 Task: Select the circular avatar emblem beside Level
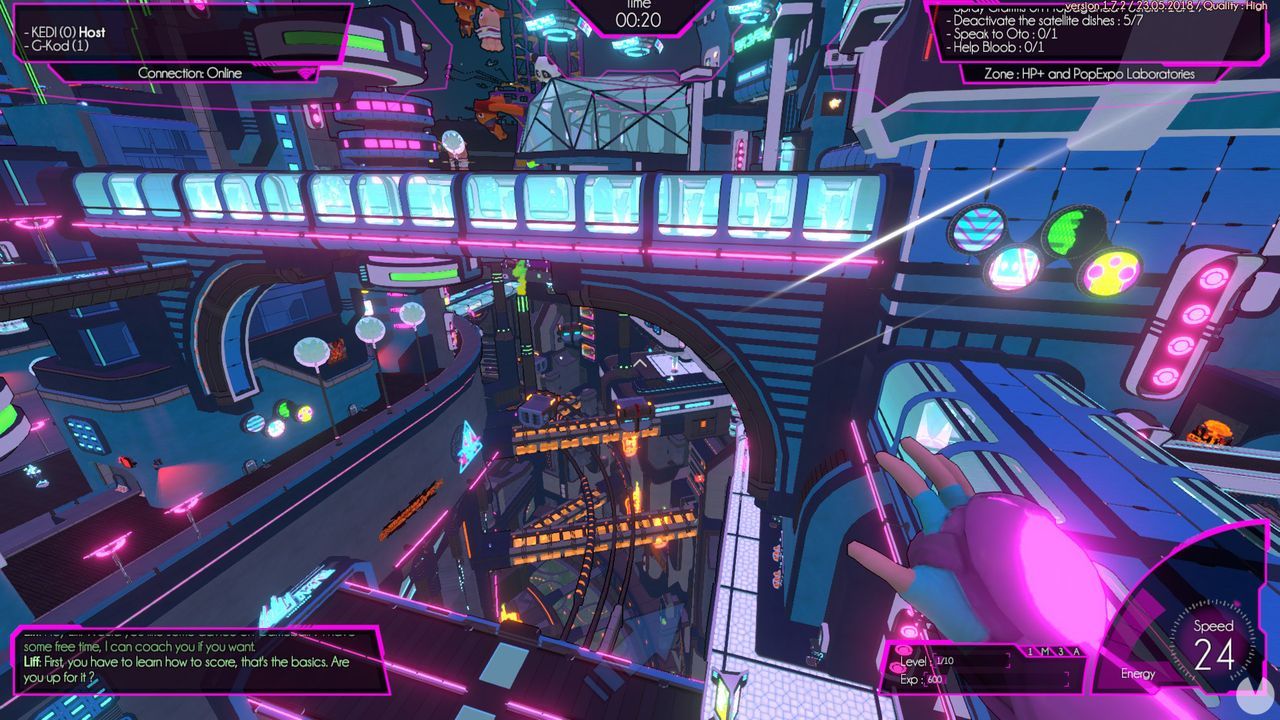[x=903, y=649]
